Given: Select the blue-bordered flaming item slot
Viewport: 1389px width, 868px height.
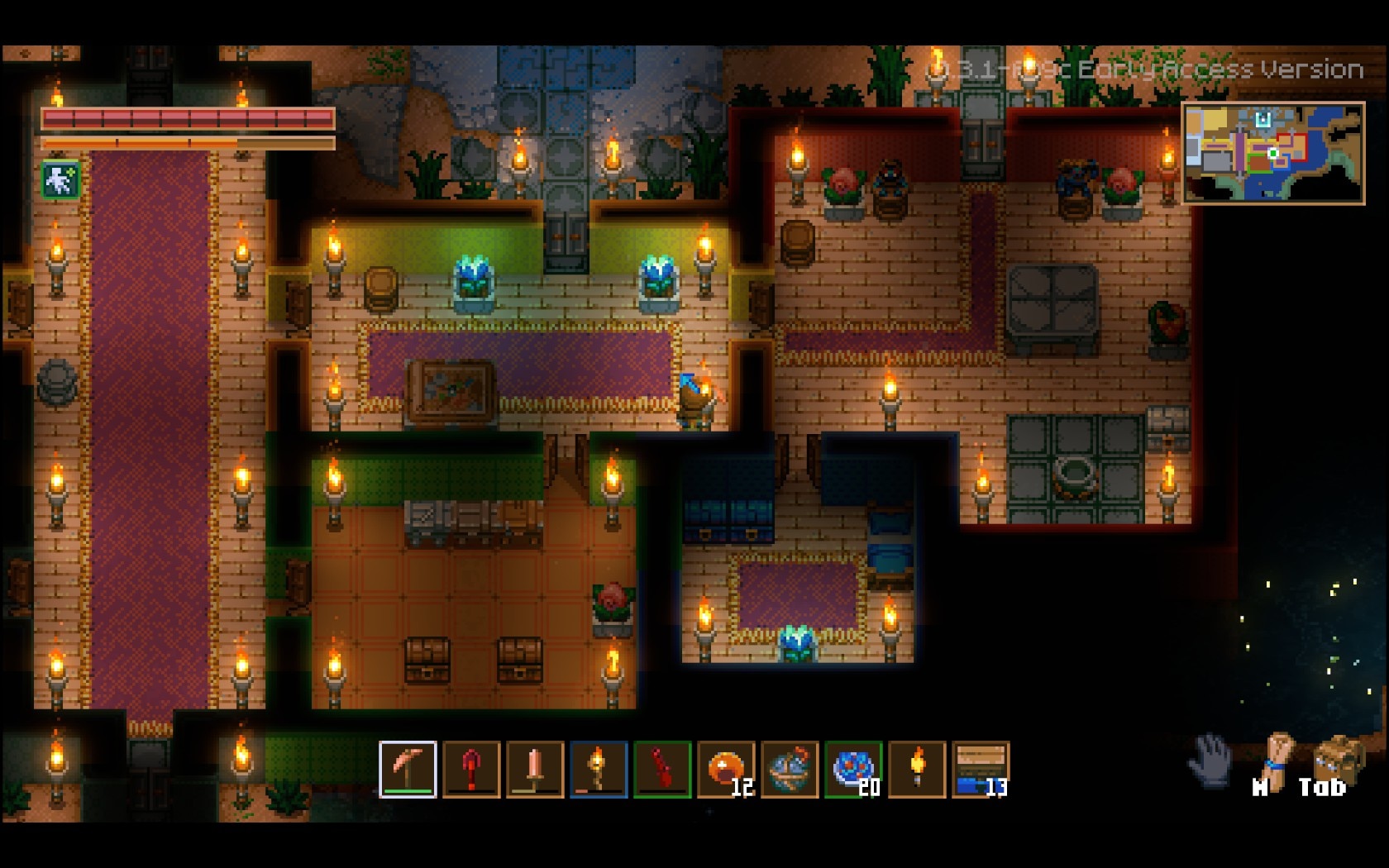Looking at the screenshot, I should [x=599, y=769].
